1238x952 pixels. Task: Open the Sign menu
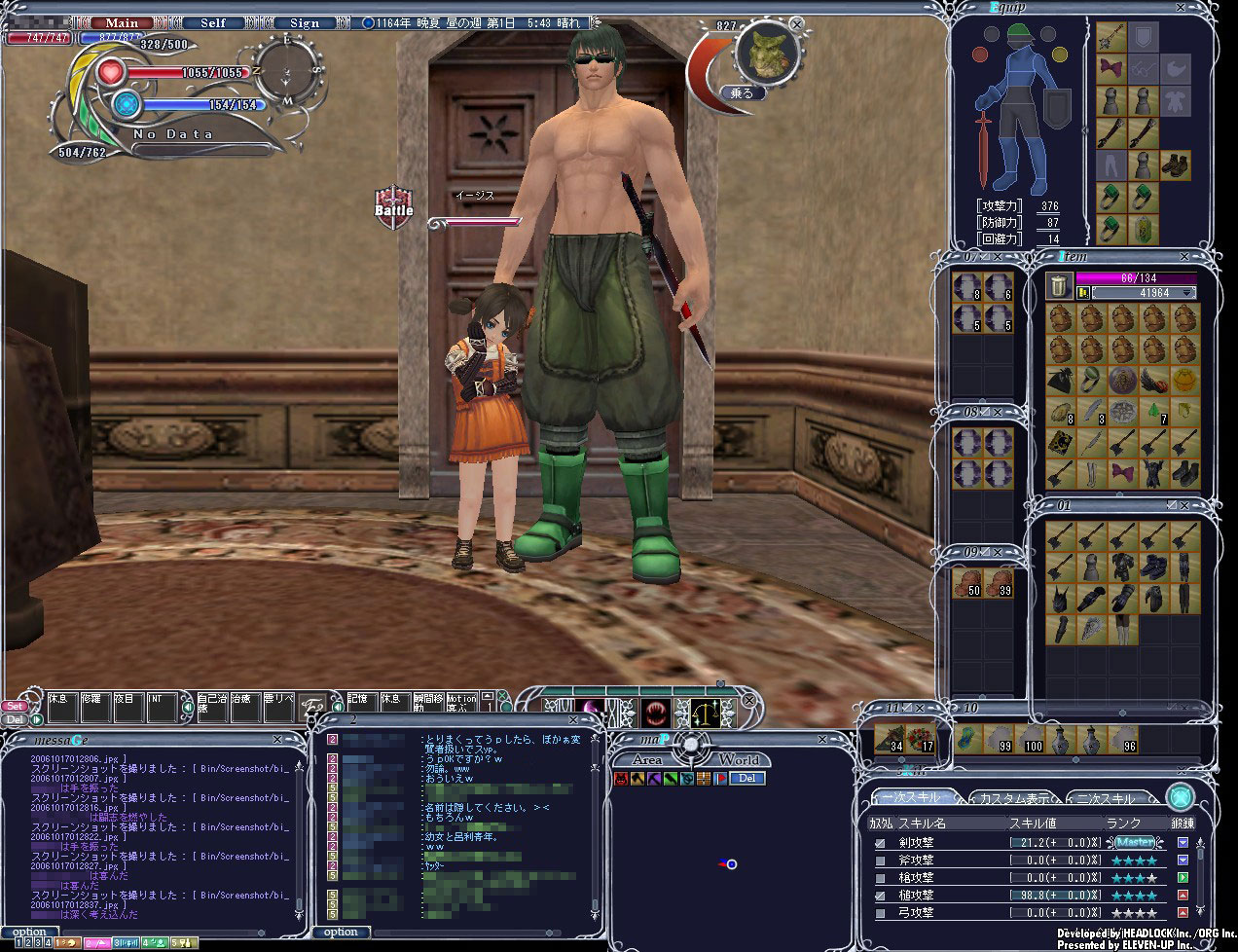click(304, 22)
